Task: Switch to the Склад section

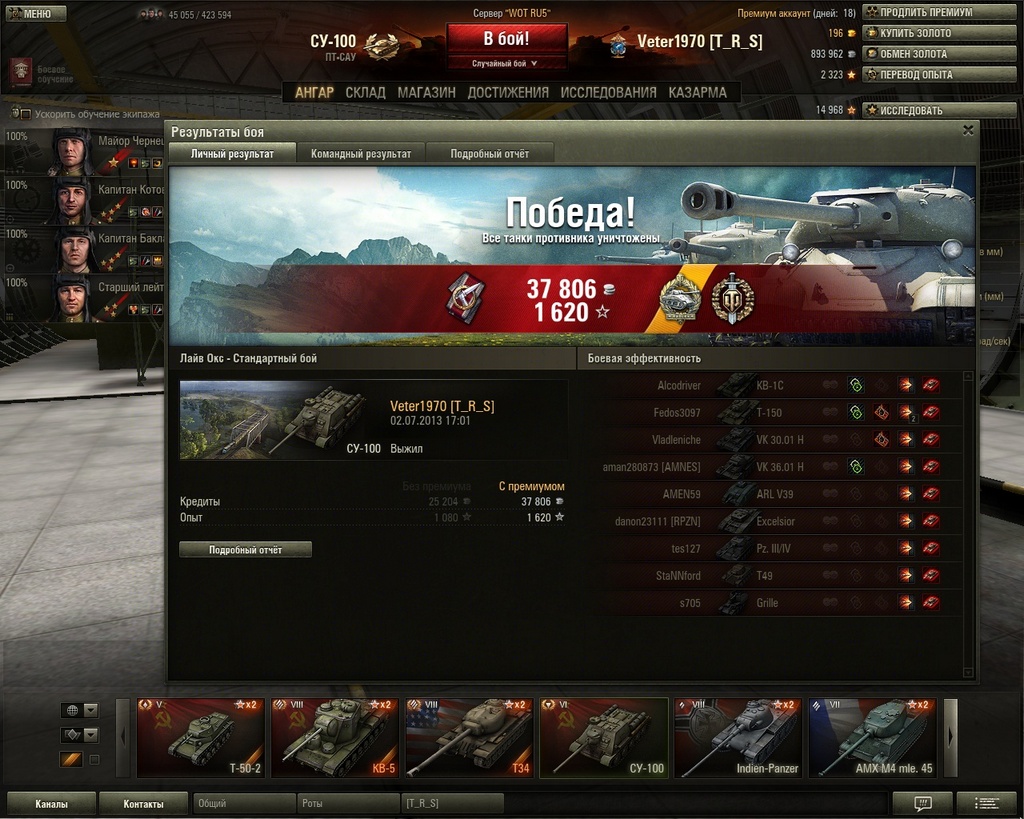Action: 365,92
